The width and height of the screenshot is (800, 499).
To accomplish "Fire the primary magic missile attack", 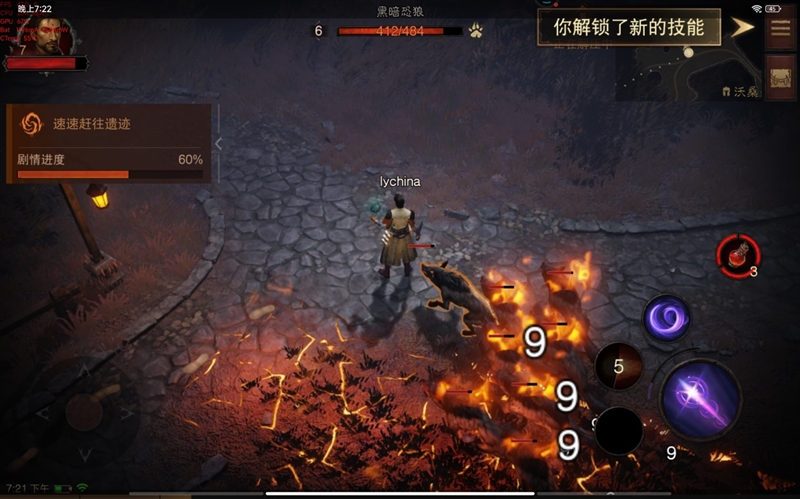I will [x=700, y=400].
